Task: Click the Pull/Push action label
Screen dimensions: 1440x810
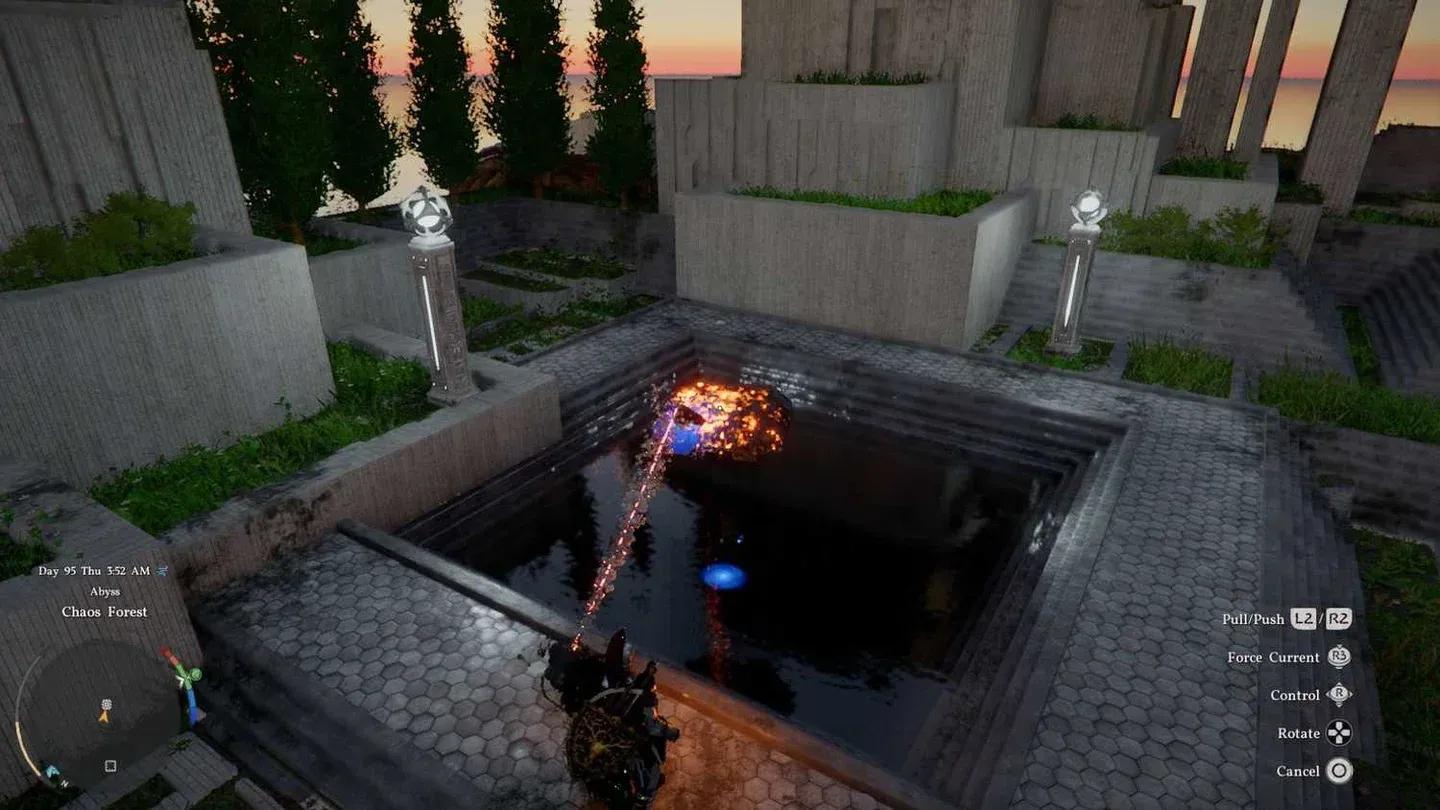Action: (1253, 619)
